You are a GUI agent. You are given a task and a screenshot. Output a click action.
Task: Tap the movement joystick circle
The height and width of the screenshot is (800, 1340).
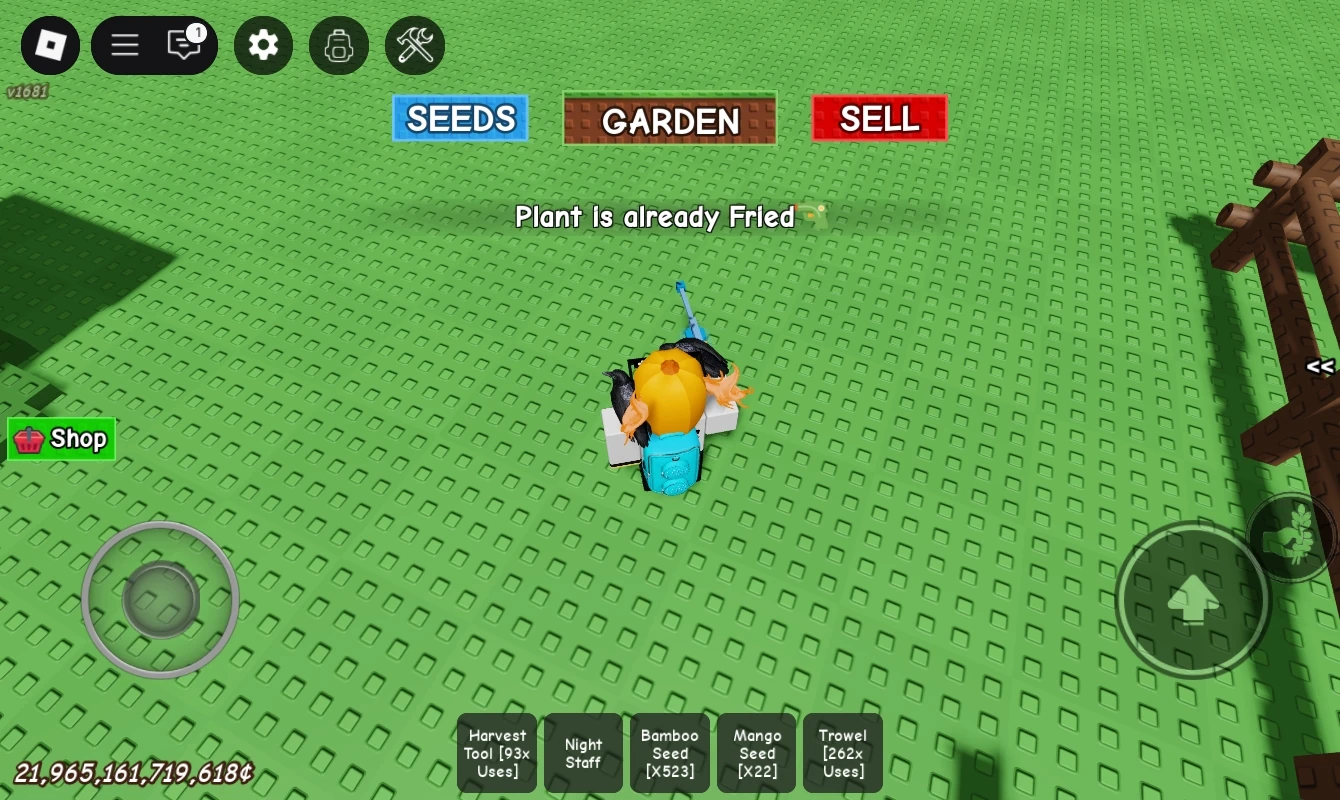click(x=160, y=599)
